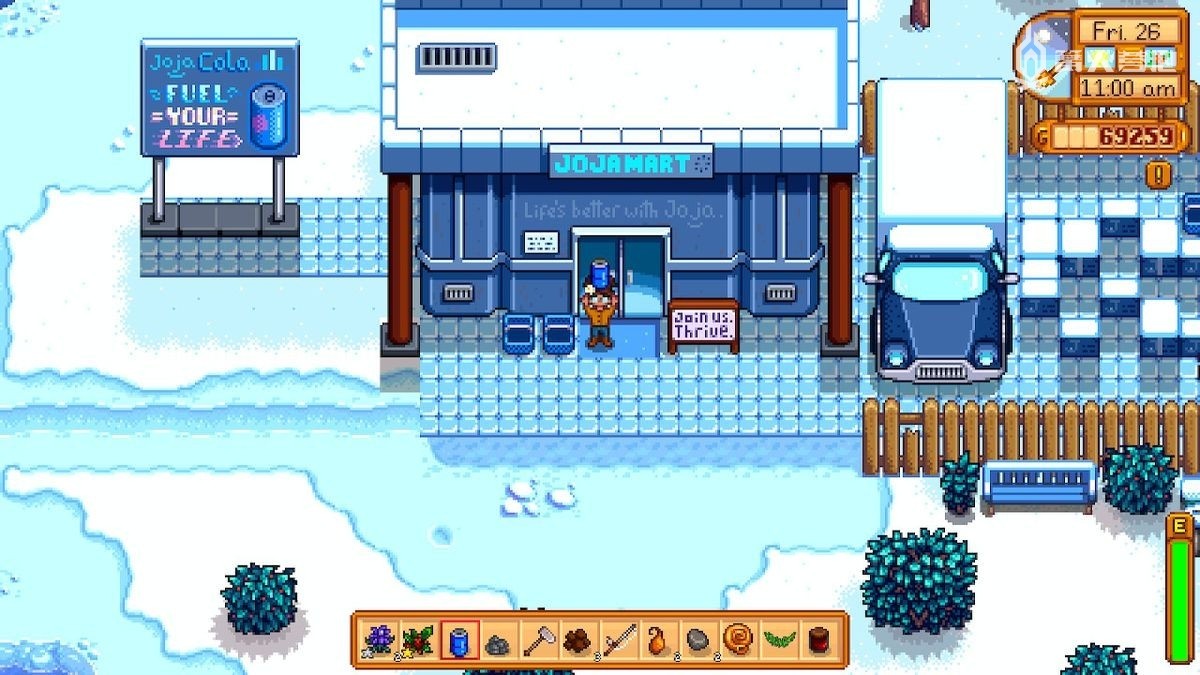
Task: Select the purple crocus flower slot
Action: 379,639
